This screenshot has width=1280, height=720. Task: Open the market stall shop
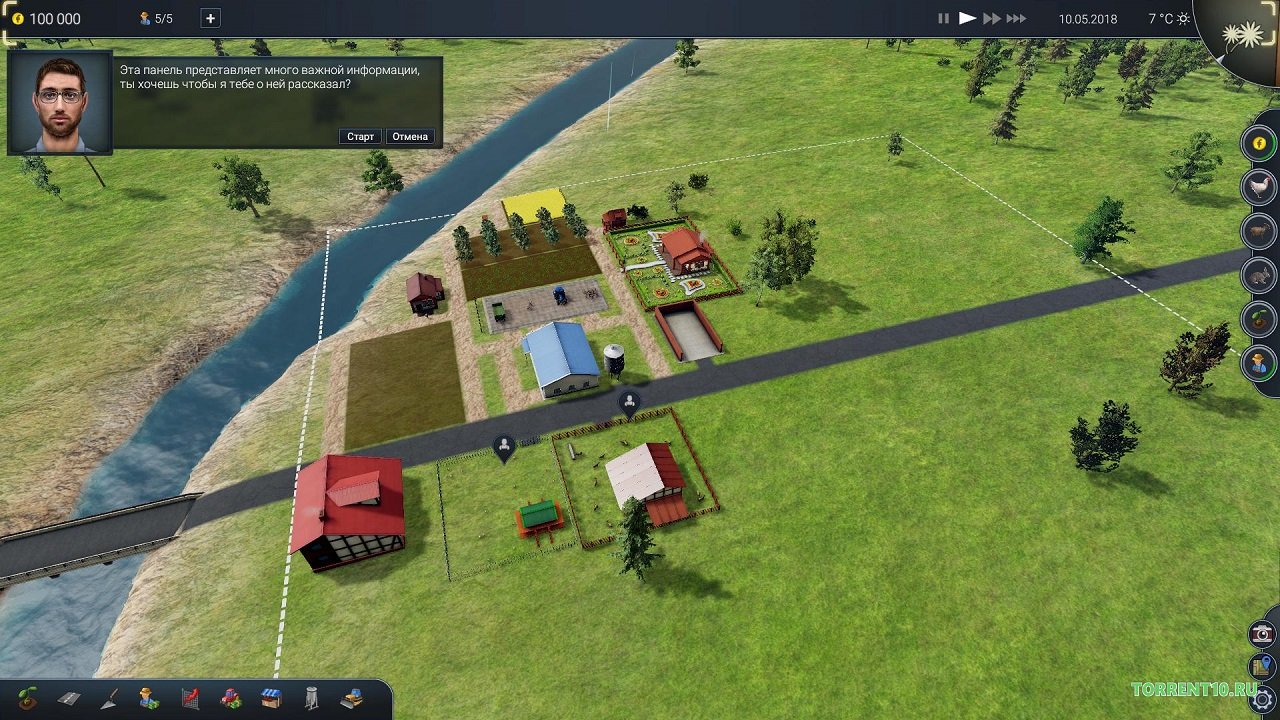tap(271, 698)
